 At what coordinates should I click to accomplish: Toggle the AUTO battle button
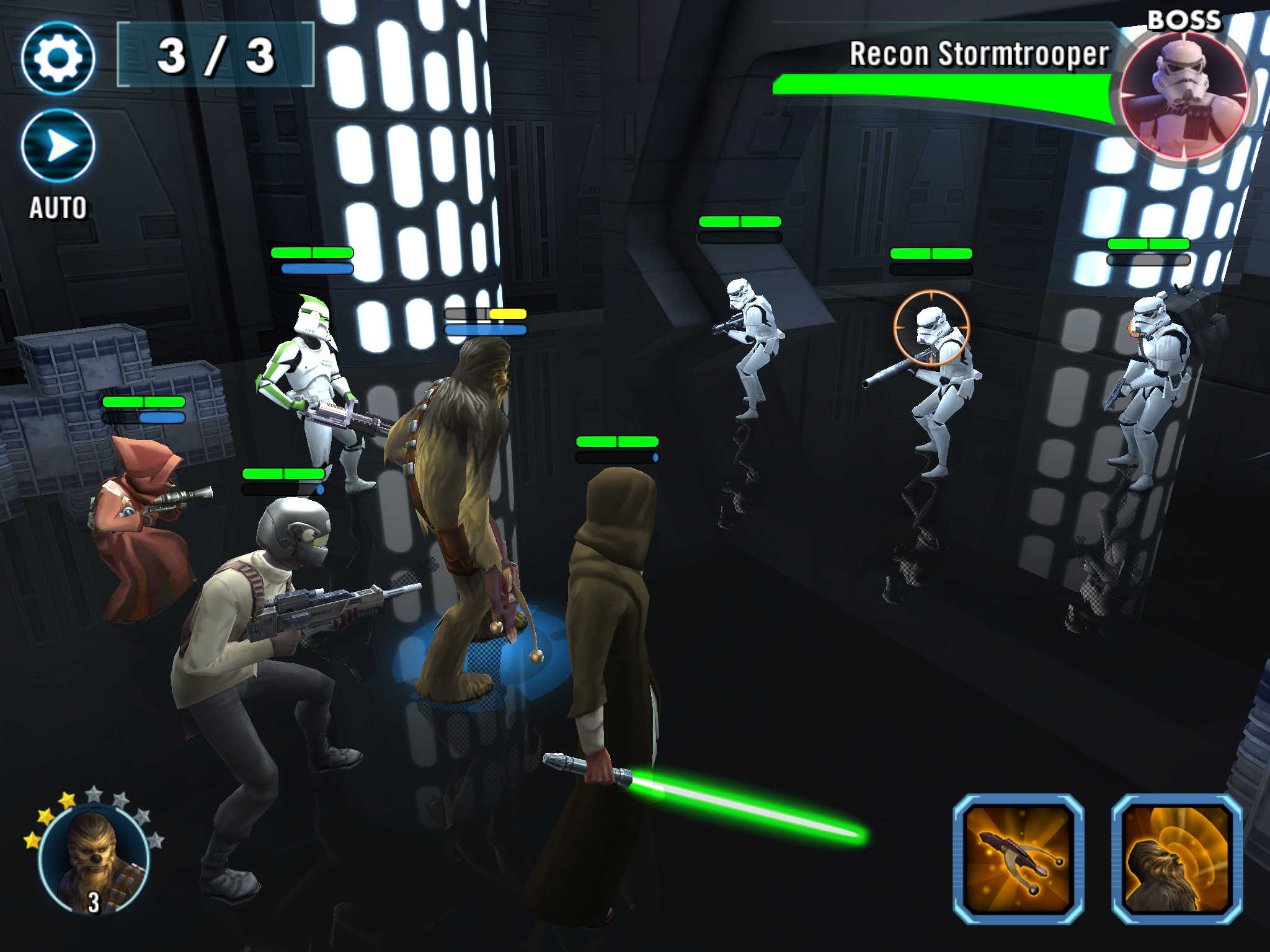click(58, 146)
